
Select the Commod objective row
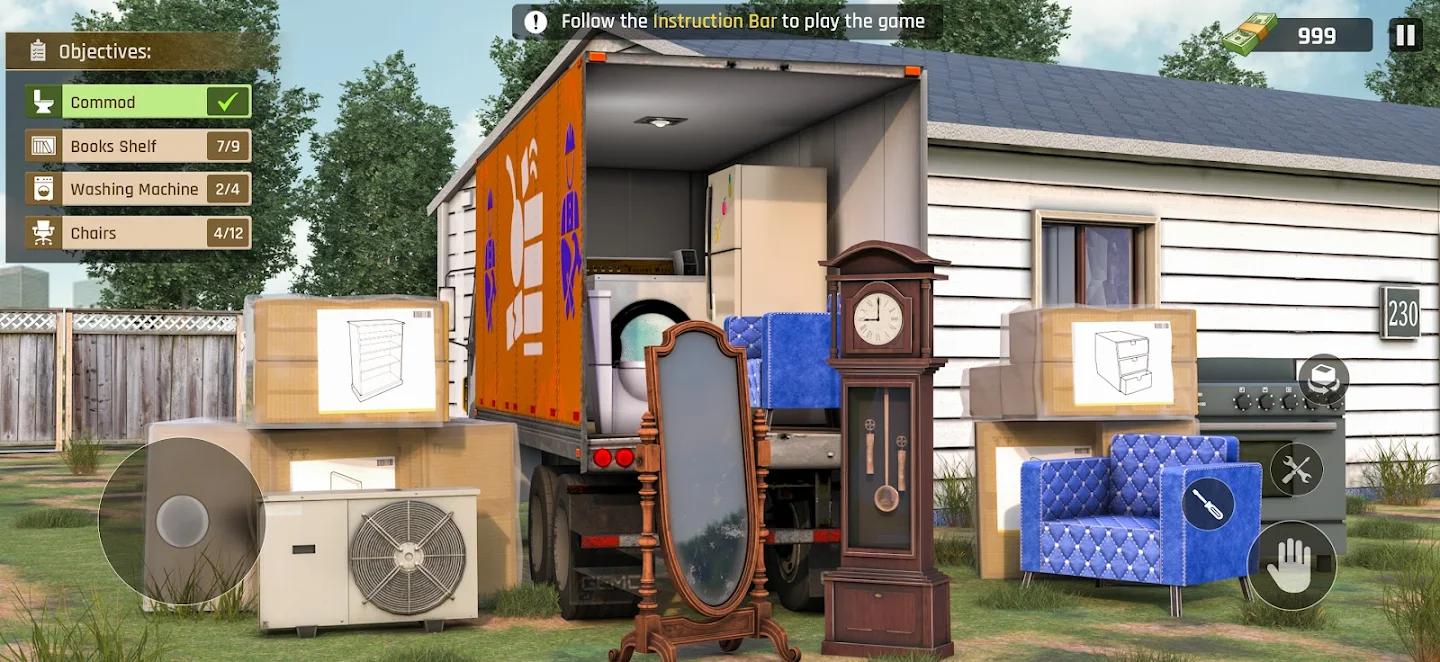coord(138,102)
